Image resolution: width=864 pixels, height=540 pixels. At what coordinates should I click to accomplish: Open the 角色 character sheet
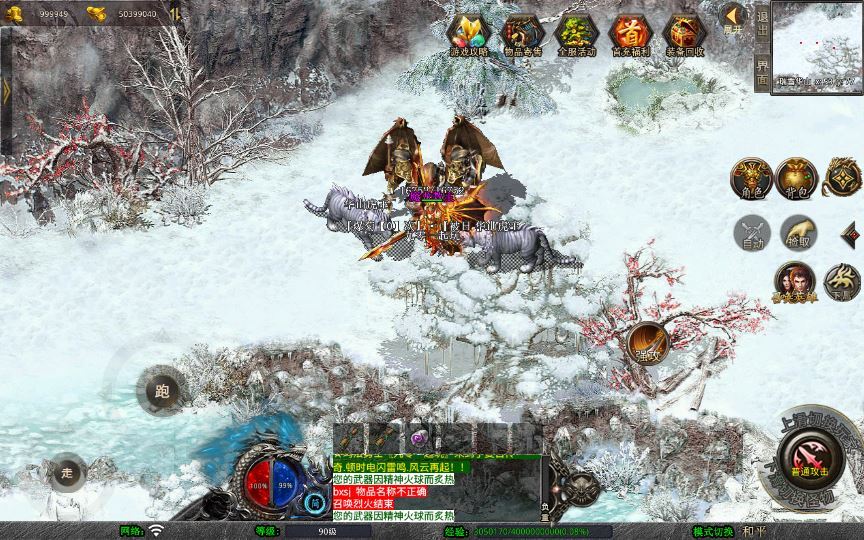point(750,177)
